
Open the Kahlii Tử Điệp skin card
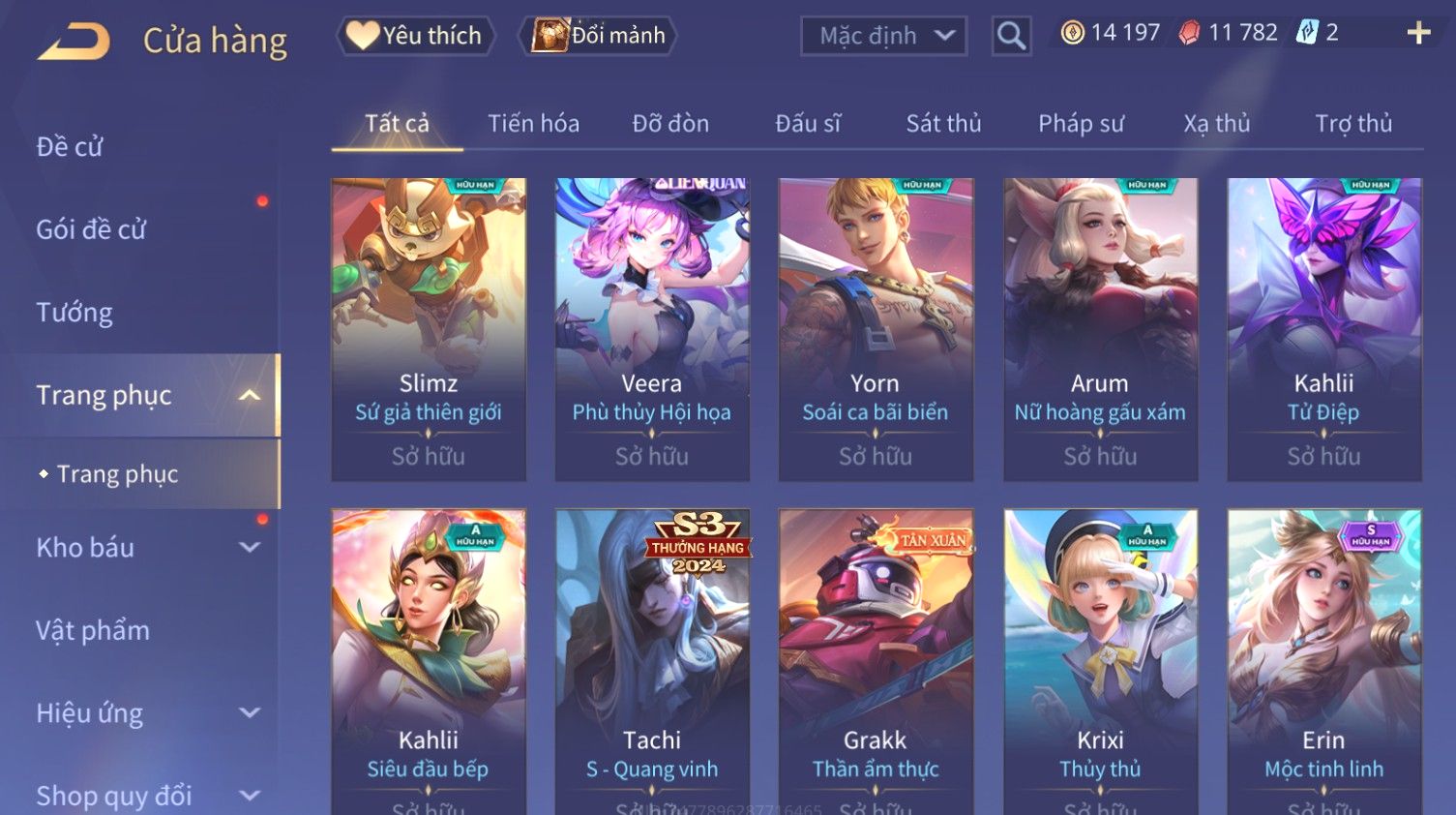tap(1323, 329)
